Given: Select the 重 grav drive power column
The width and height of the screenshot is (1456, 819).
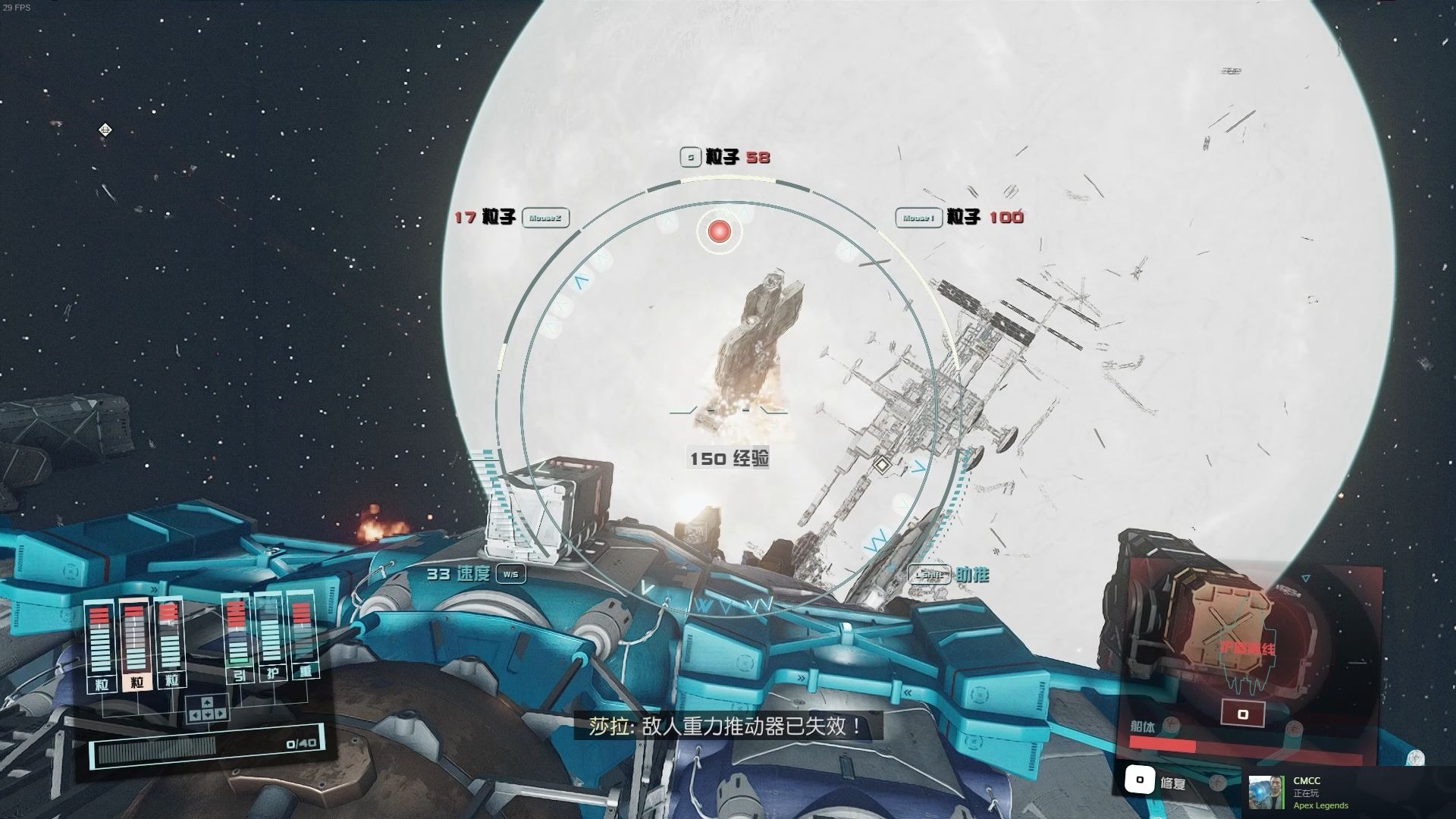Looking at the screenshot, I should point(305,639).
